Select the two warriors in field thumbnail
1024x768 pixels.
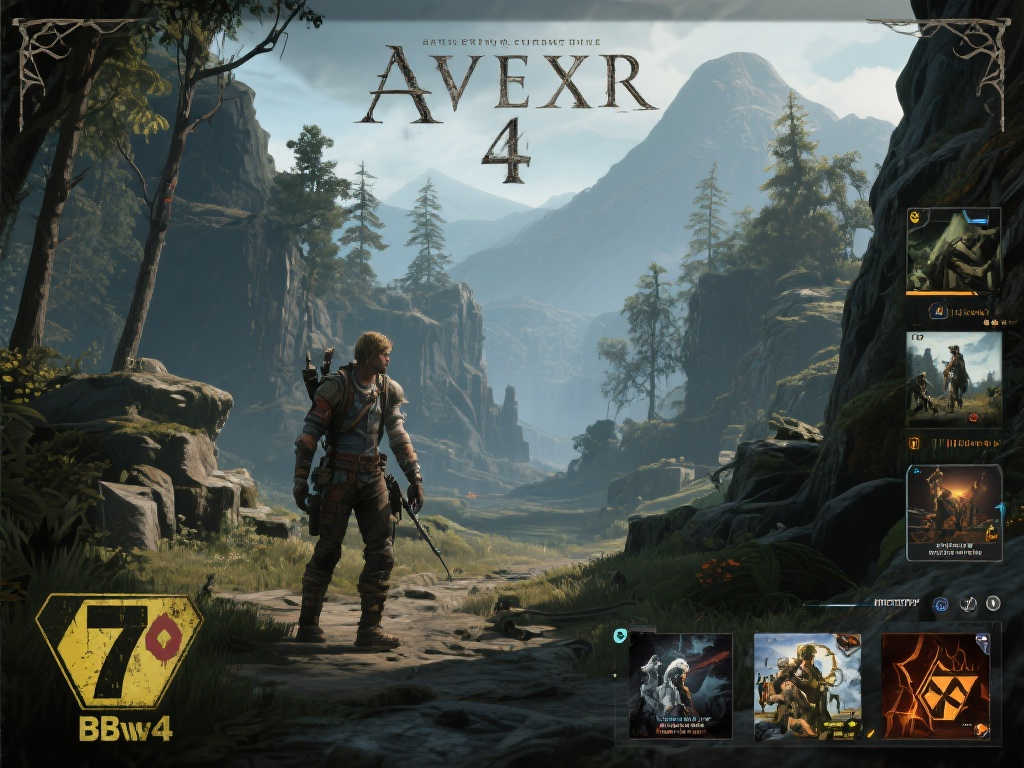click(x=953, y=378)
